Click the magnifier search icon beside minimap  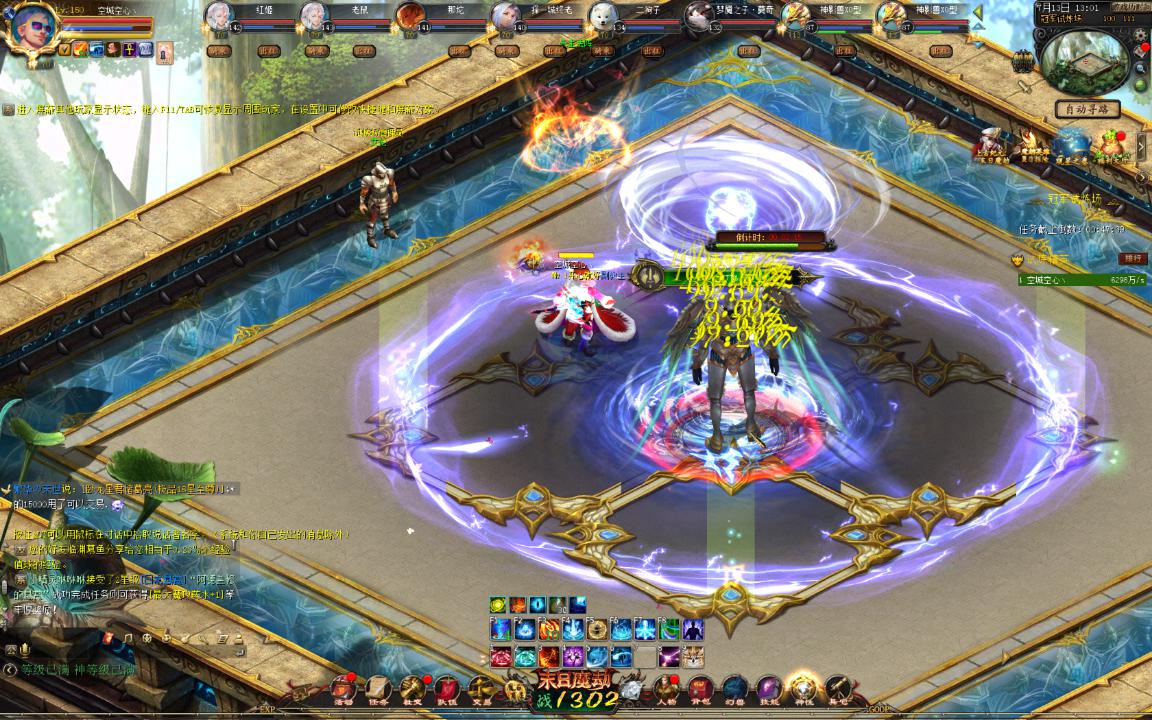(x=1140, y=68)
